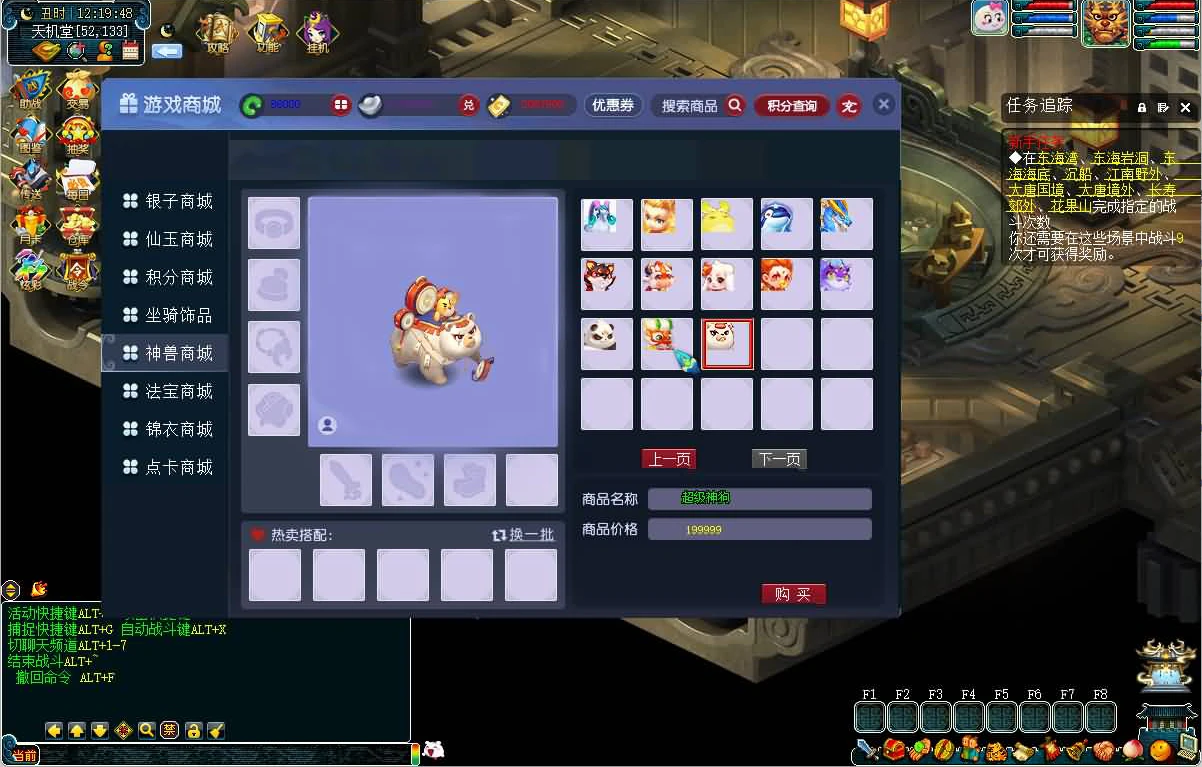Viewport: 1202px width, 767px height.
Task: Open 积分查询 points query
Action: pyautogui.click(x=792, y=106)
